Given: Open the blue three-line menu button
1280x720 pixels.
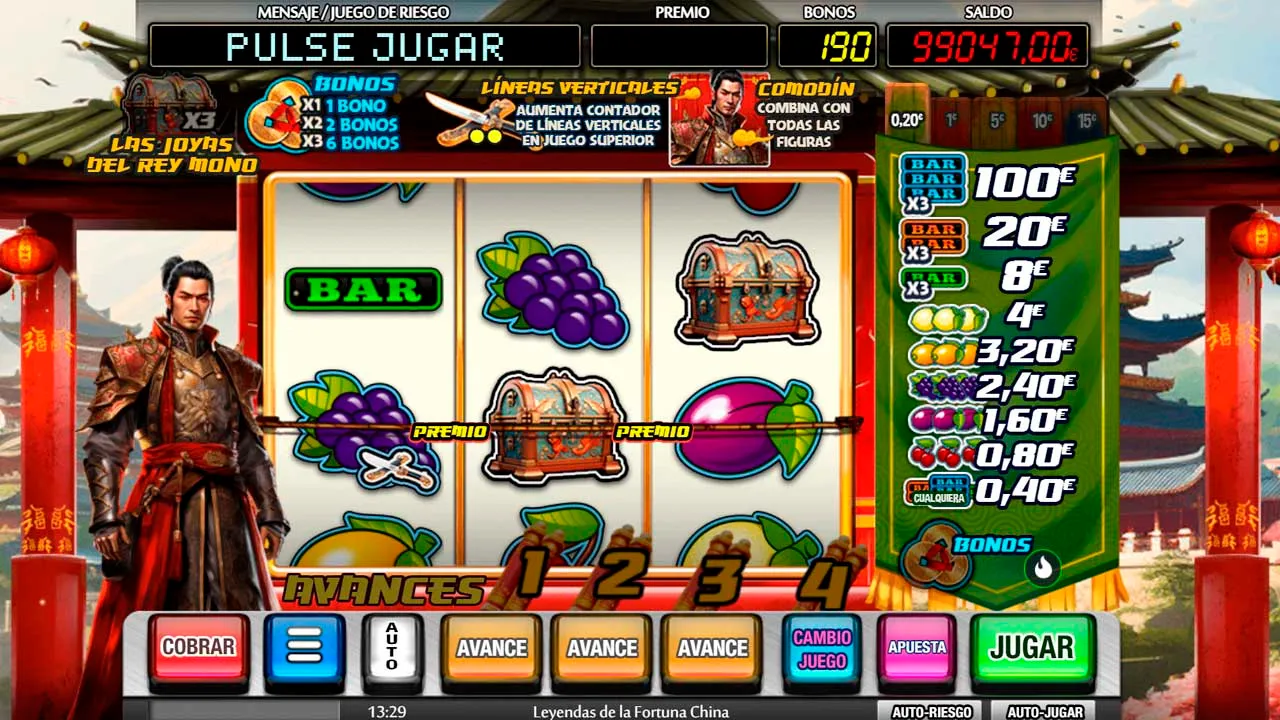Looking at the screenshot, I should coord(304,647).
